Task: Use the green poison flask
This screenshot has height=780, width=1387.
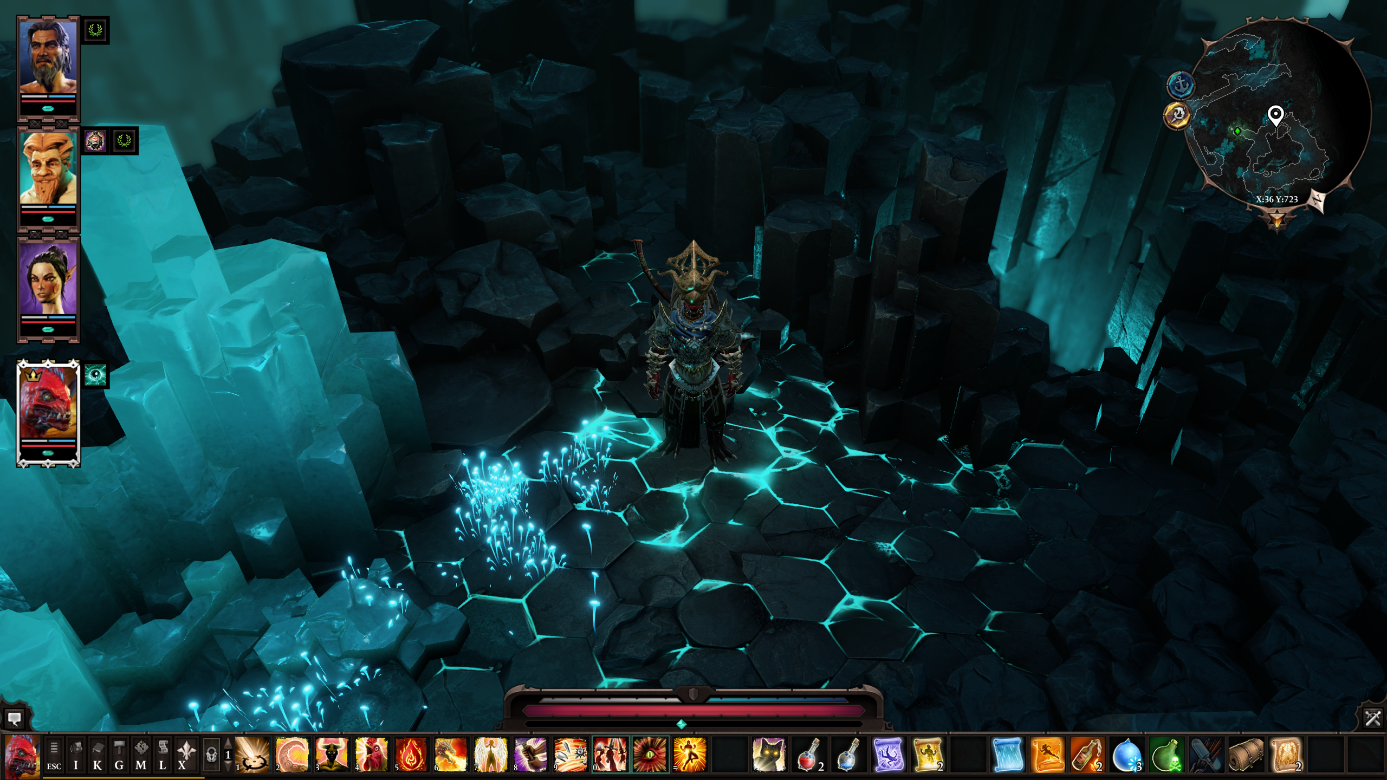Action: (1166, 754)
